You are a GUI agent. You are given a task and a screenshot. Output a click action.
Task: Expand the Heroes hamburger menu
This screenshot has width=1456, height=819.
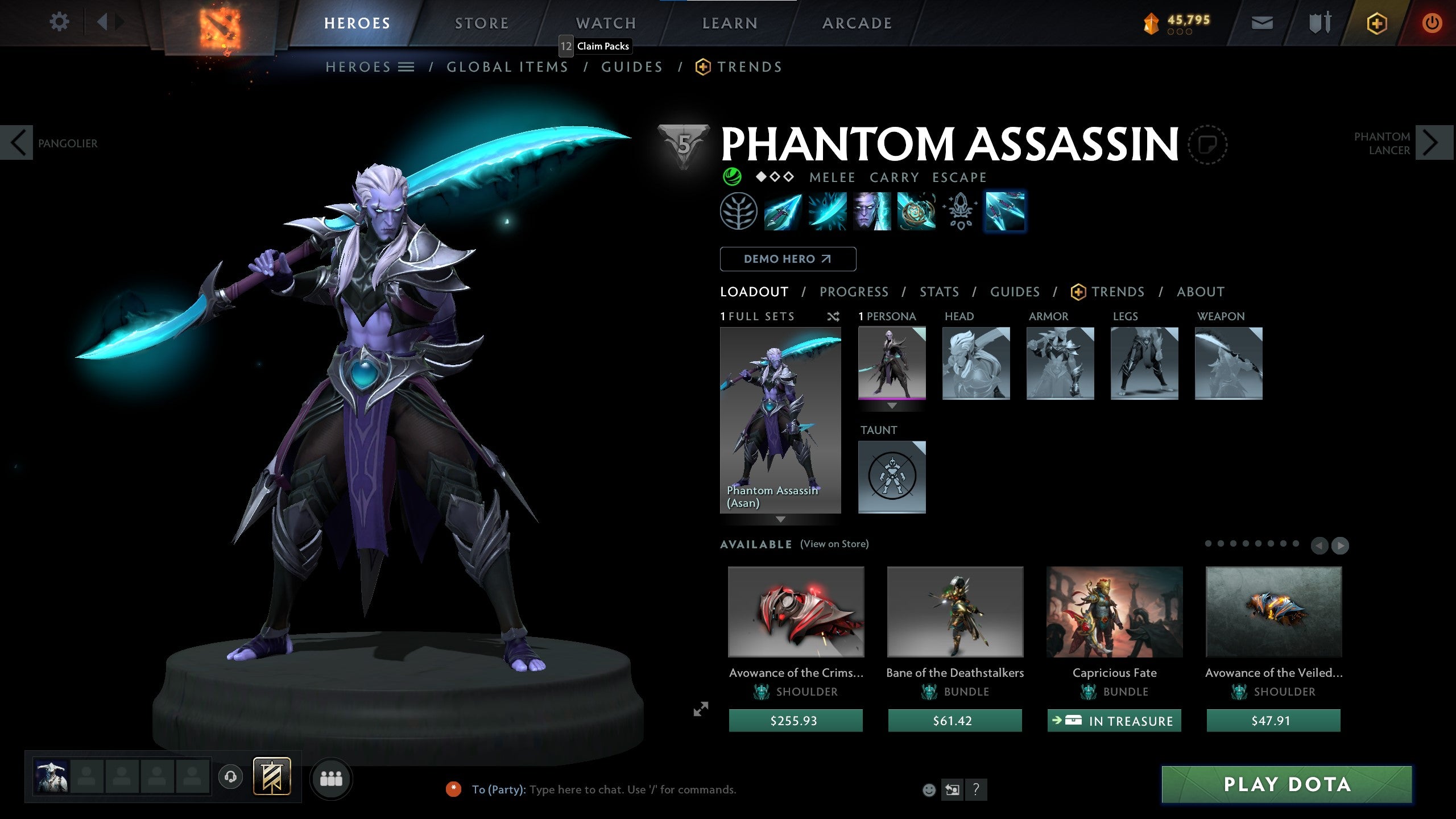click(405, 67)
